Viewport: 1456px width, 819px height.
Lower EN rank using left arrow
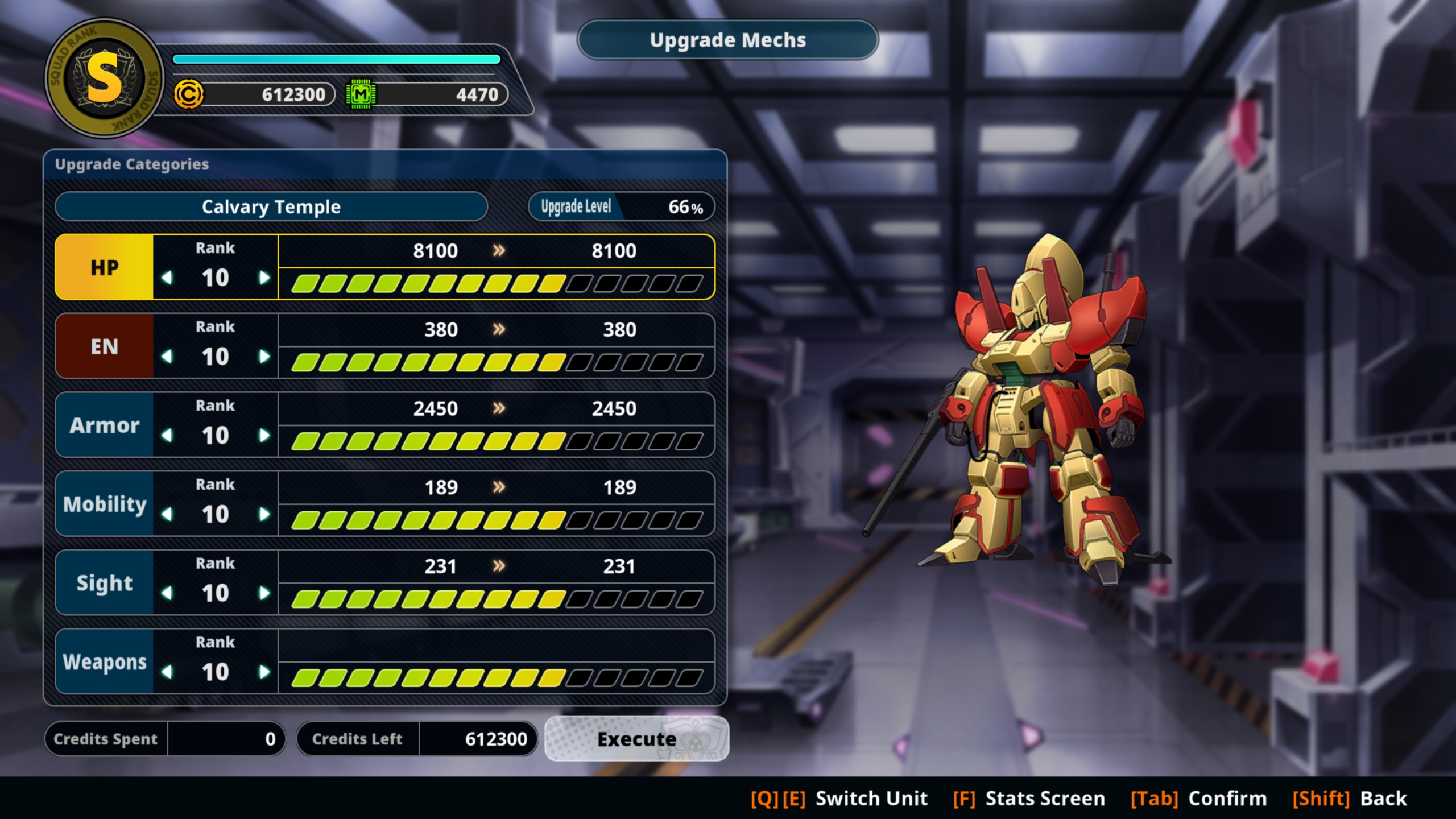coord(167,357)
